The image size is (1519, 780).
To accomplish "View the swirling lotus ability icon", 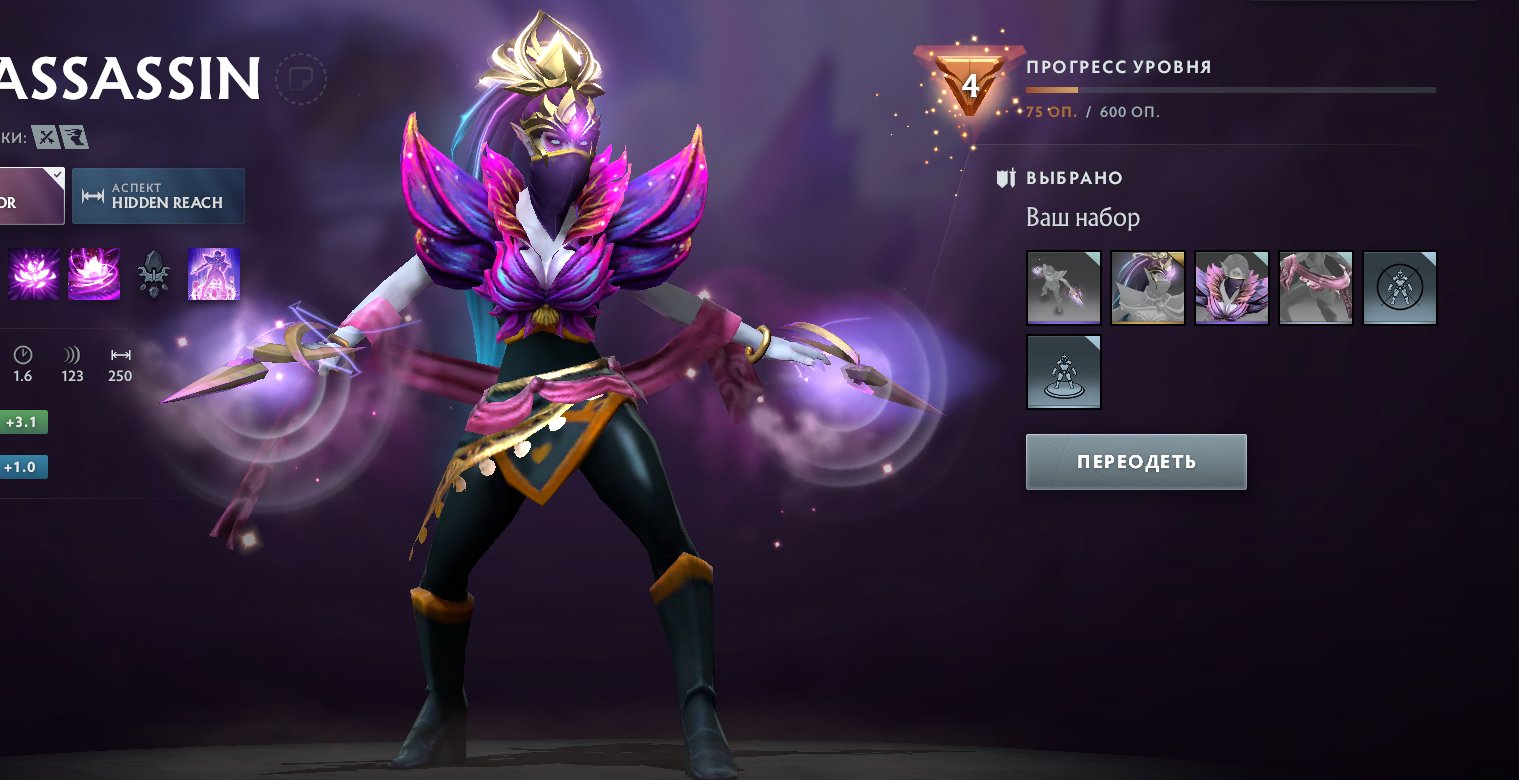I will 94,274.
